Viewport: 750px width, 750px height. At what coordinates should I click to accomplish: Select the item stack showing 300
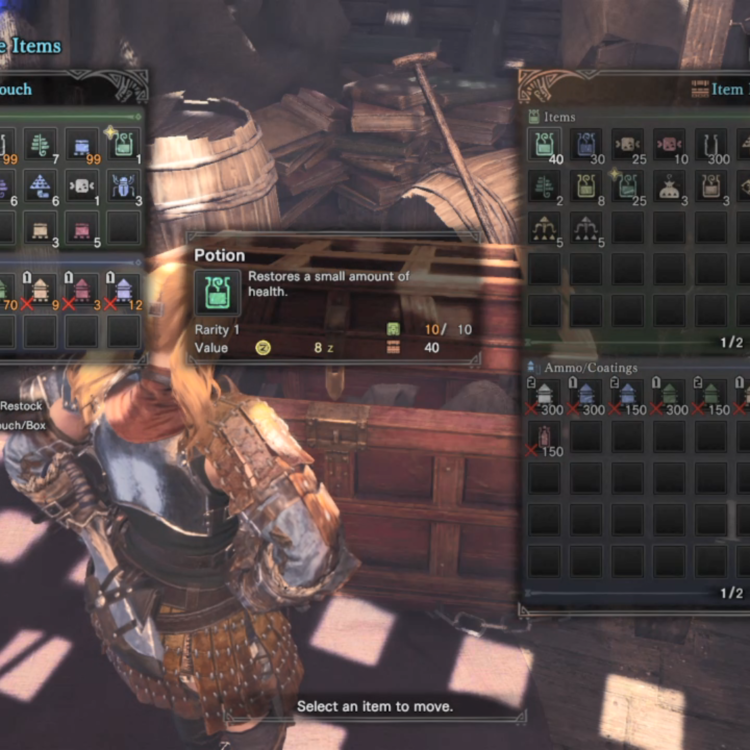tap(712, 145)
